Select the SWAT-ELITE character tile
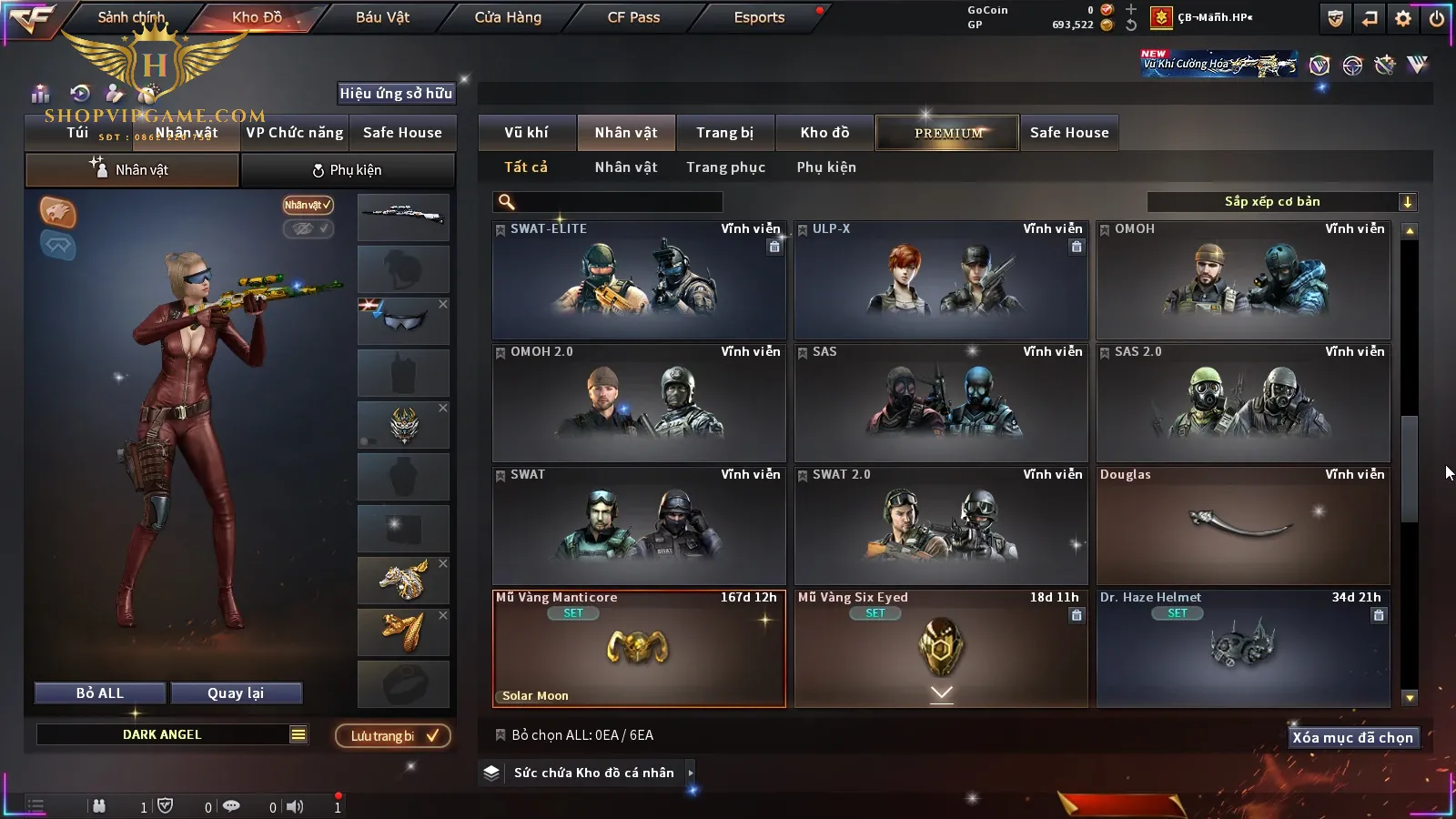 (639, 280)
